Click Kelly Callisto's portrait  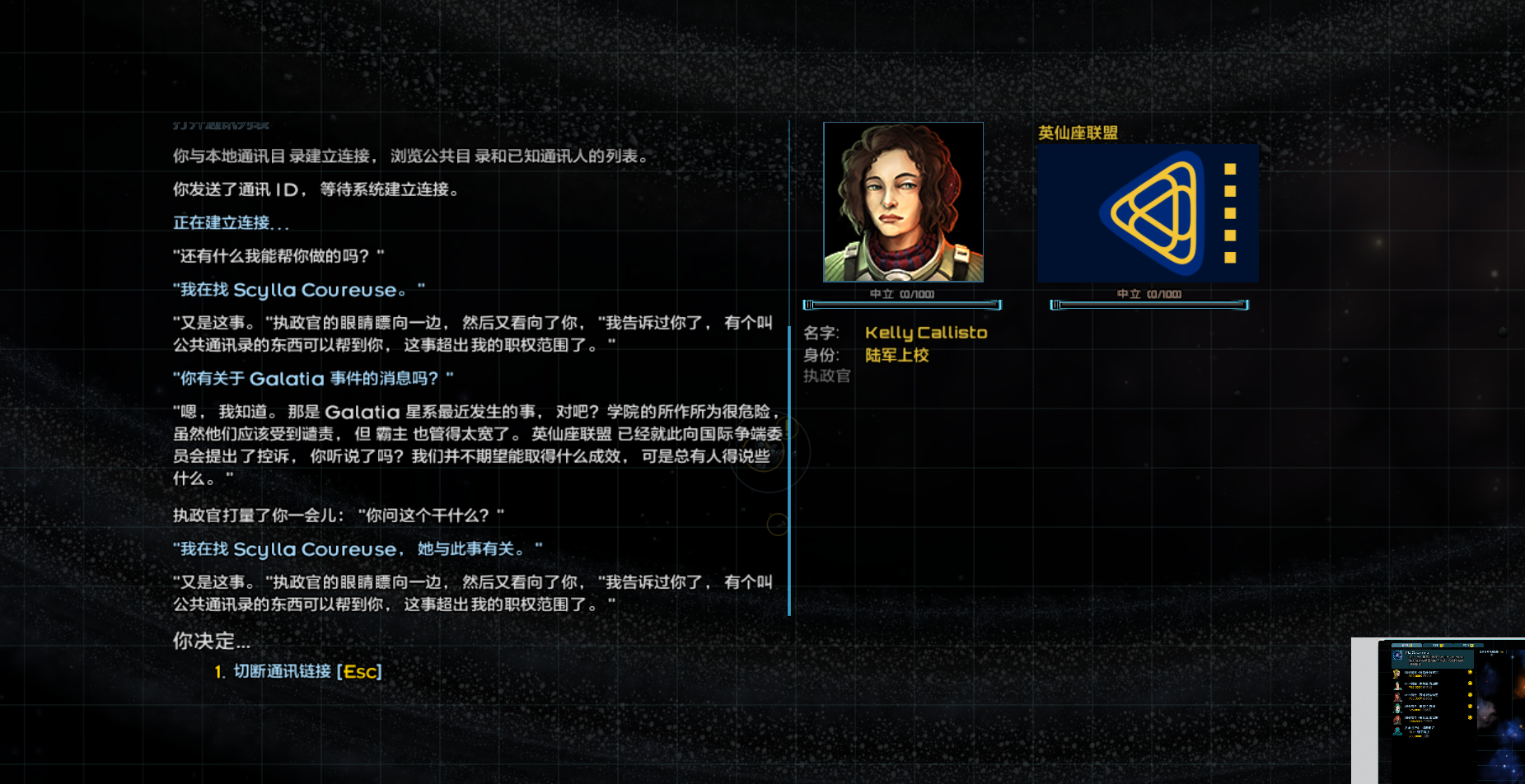click(x=903, y=201)
